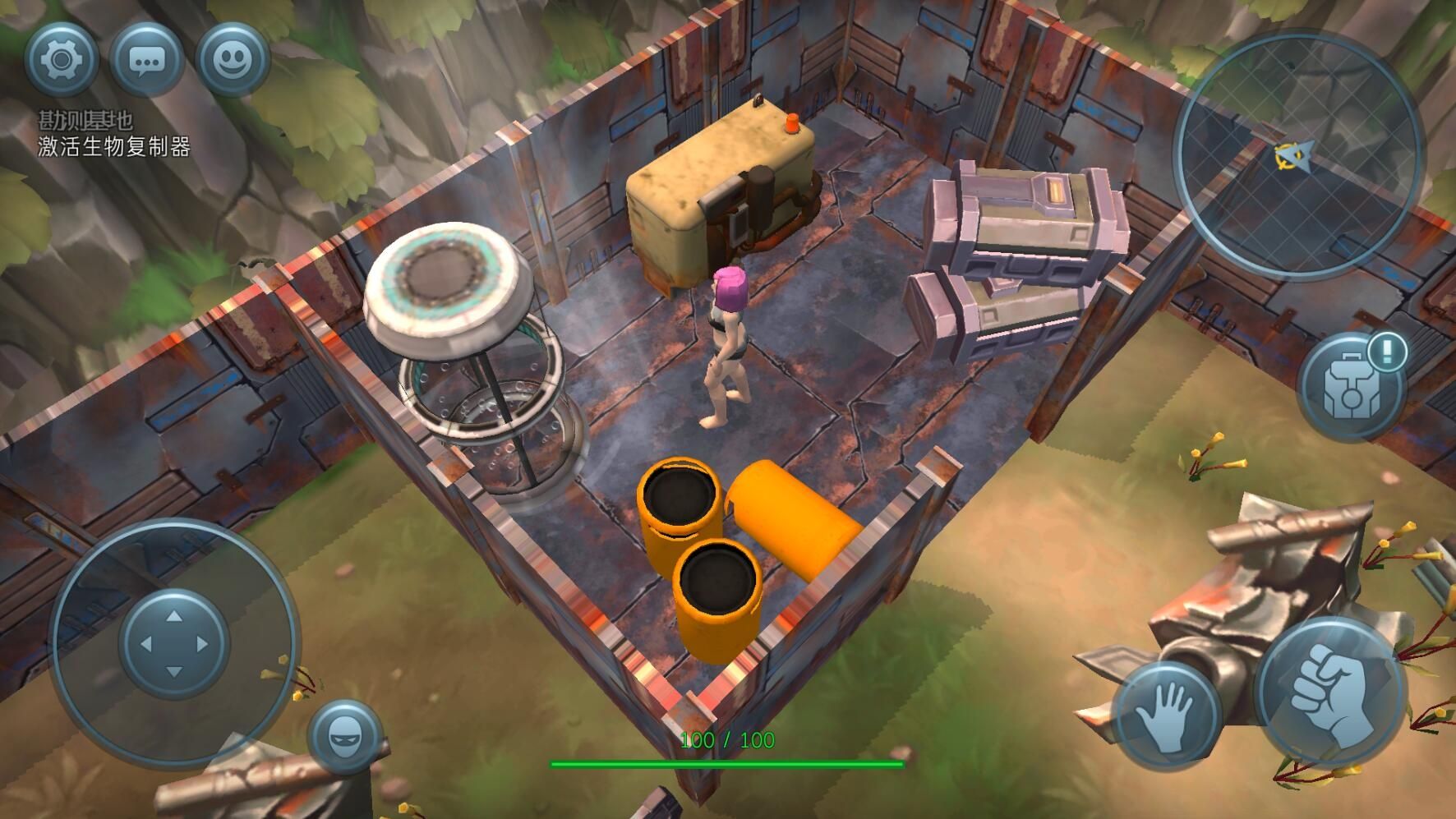Tap the open hand interact button
1456x819 pixels.
click(x=1165, y=716)
